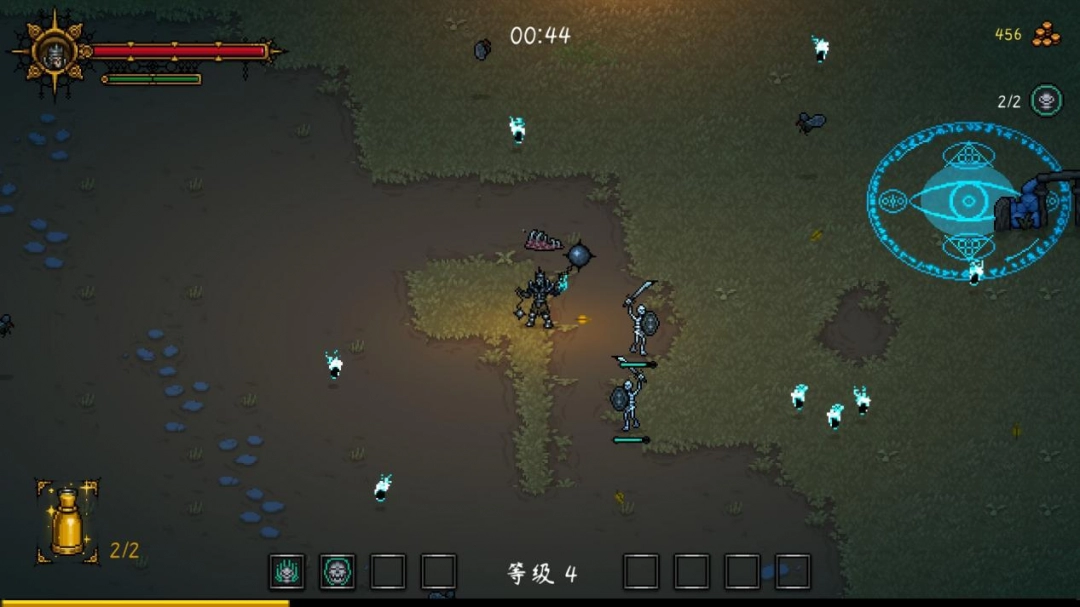Click the gold coin pile icon
Viewport: 1080px width, 607px height.
[x=1046, y=35]
